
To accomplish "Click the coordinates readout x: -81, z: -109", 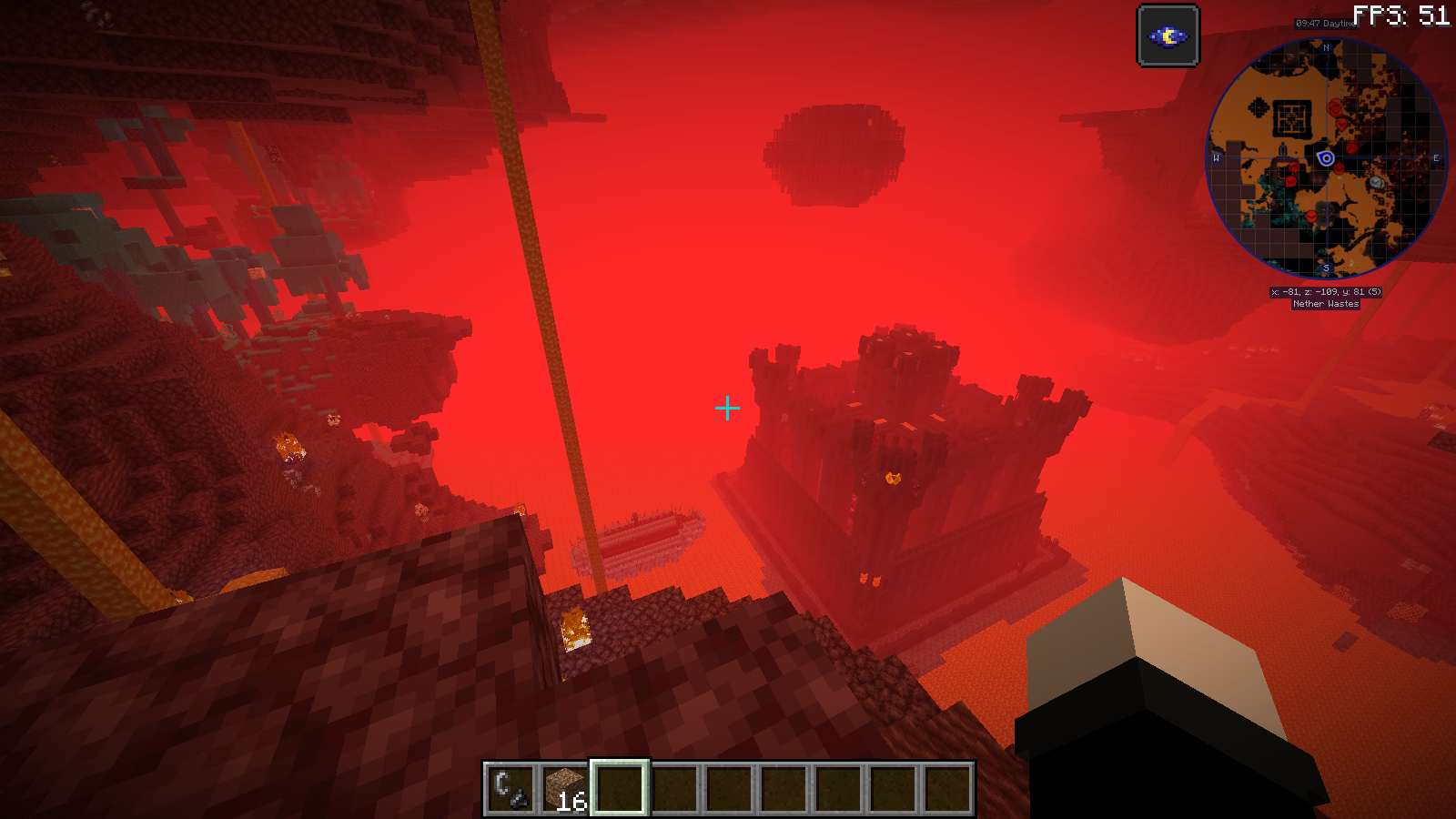I will pyautogui.click(x=1327, y=292).
